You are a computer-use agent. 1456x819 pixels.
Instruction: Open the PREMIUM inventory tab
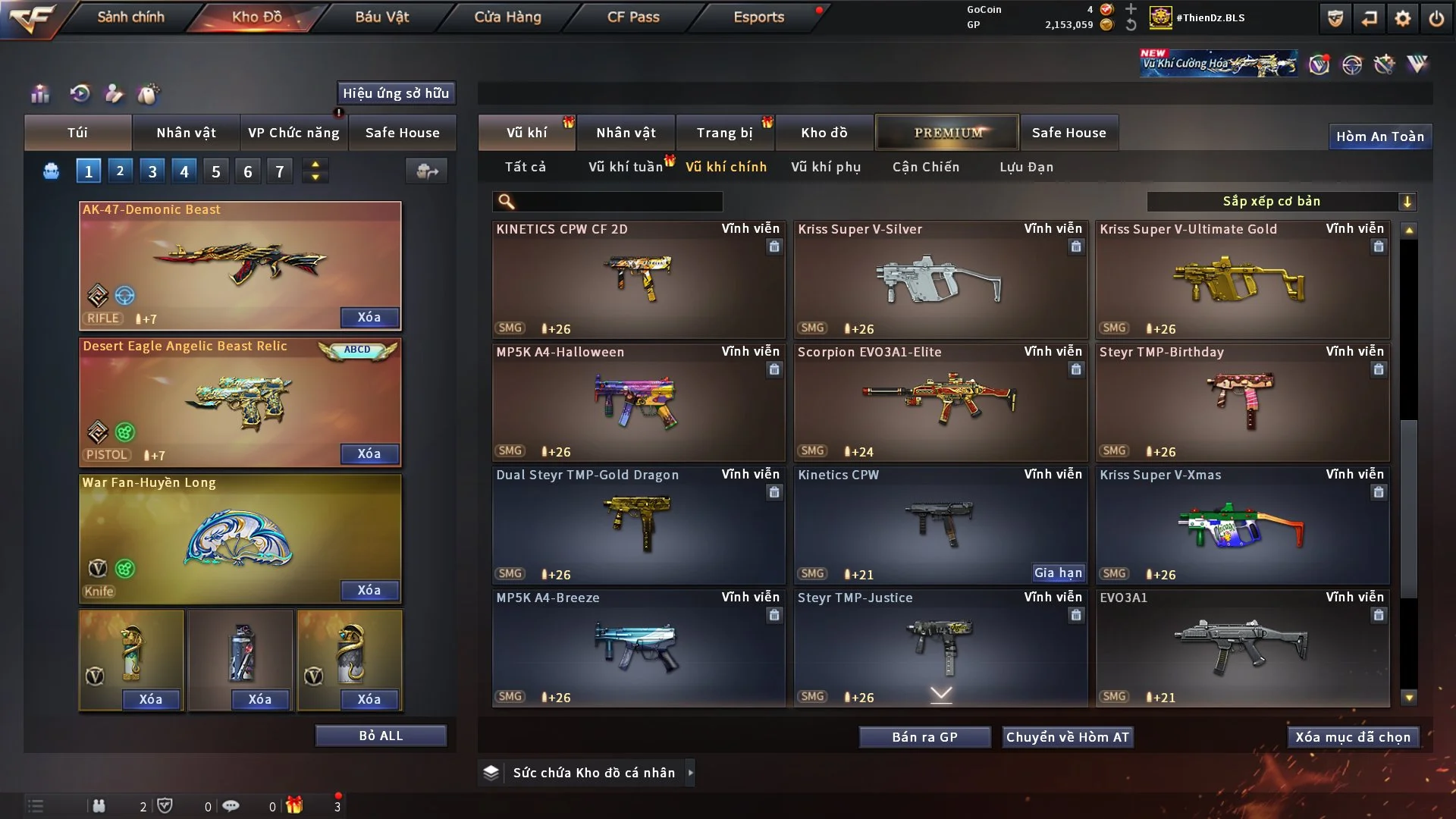947,133
